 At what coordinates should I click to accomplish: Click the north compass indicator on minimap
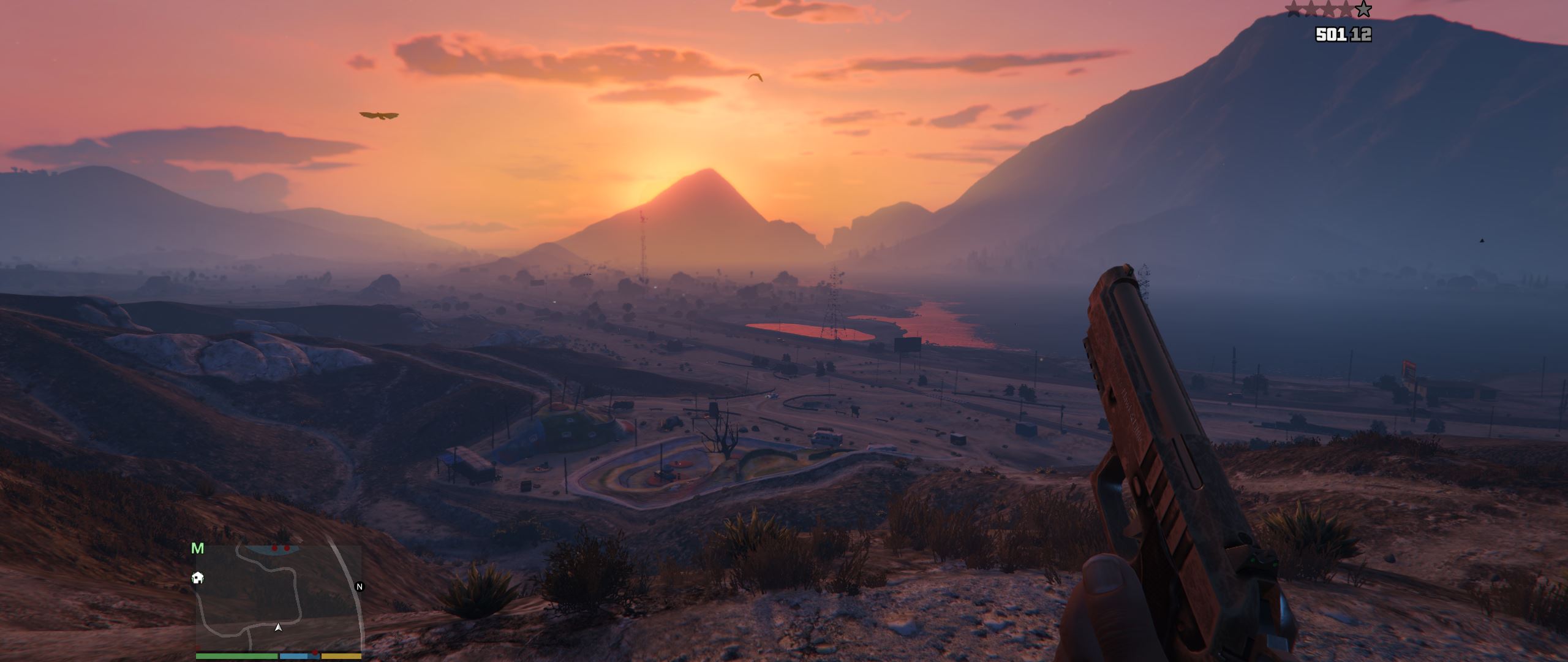point(360,587)
